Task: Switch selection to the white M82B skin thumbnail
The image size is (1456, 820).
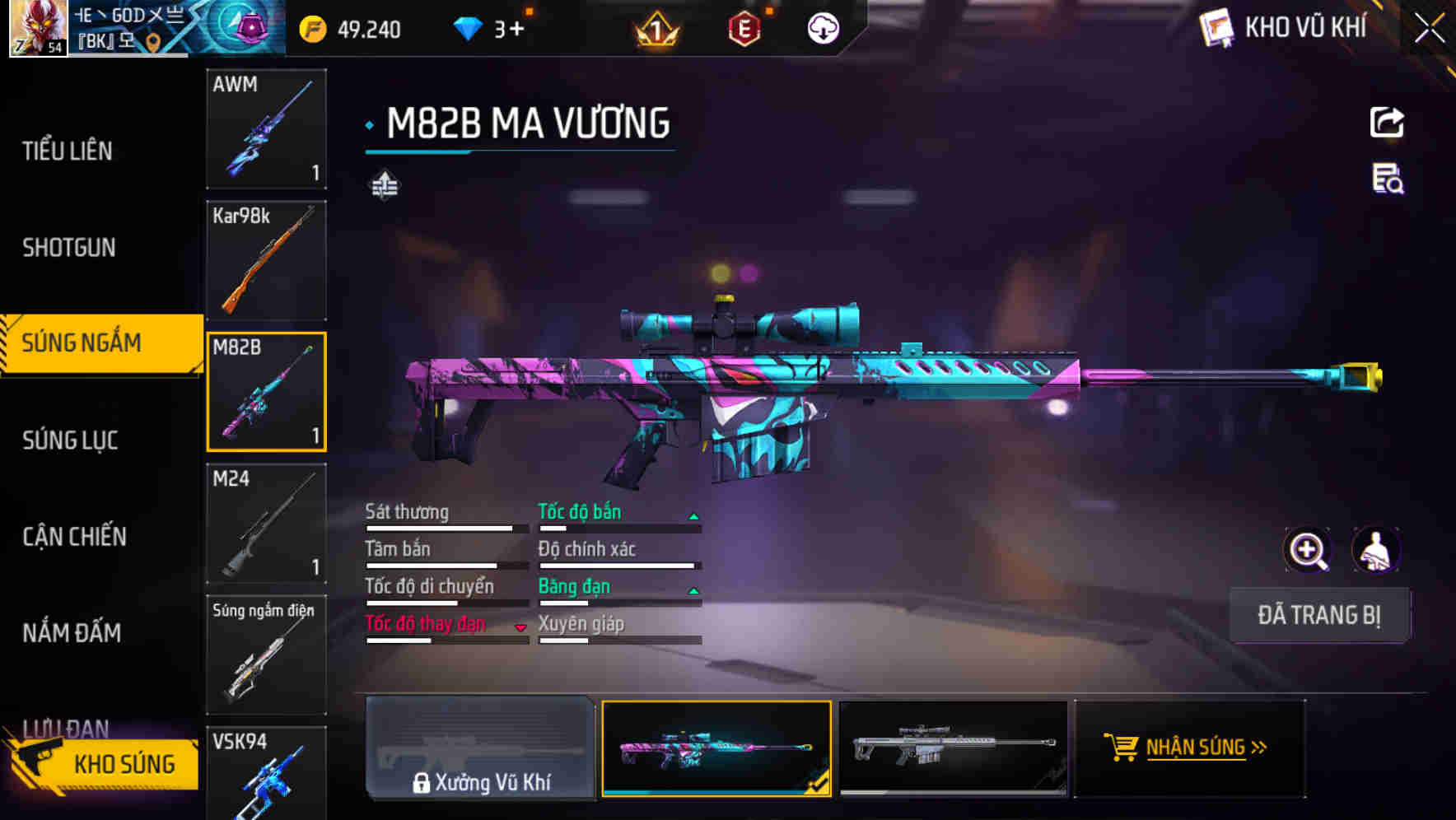Action: coord(954,748)
